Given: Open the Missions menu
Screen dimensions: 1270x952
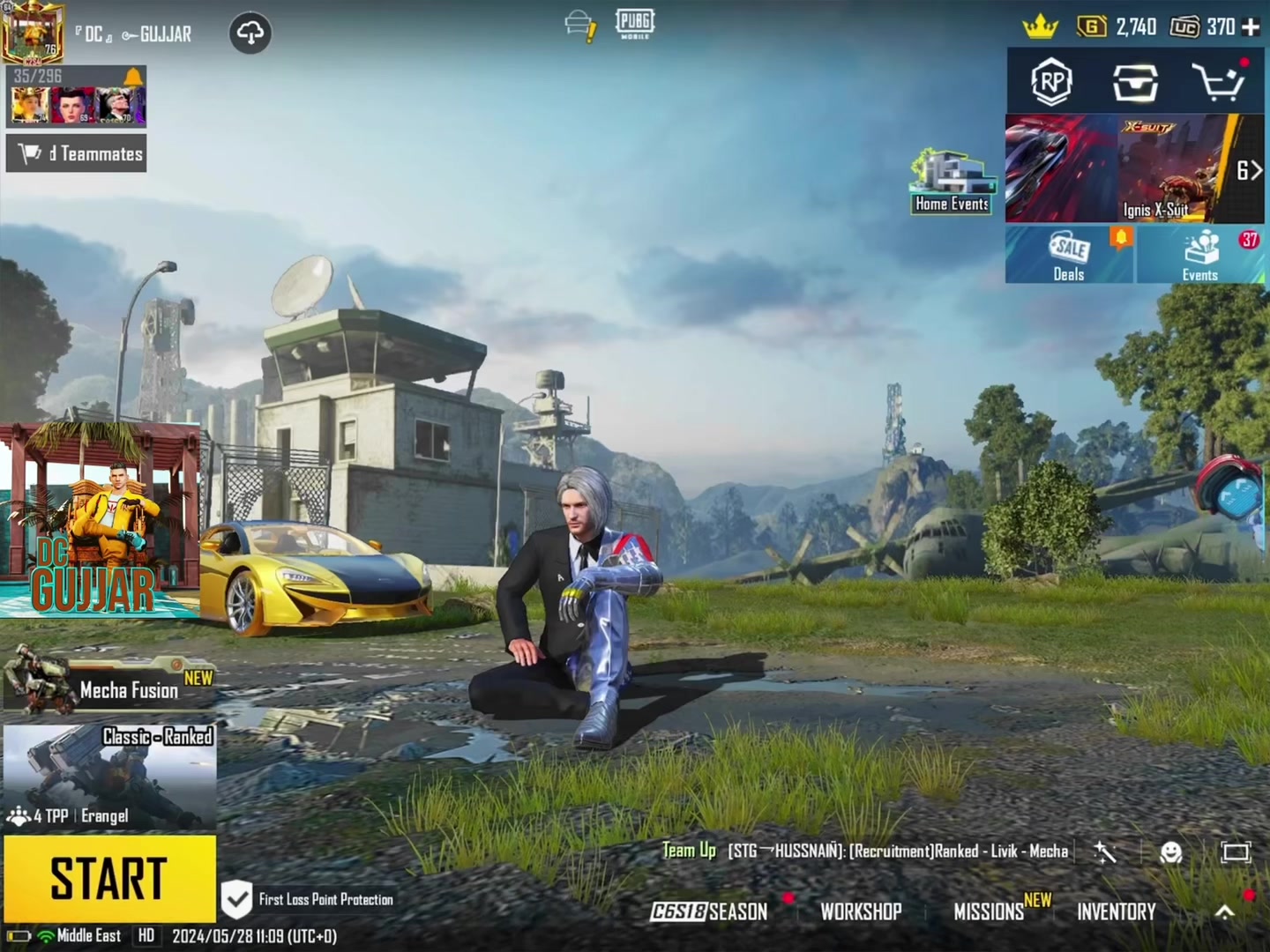Looking at the screenshot, I should pyautogui.click(x=989, y=911).
